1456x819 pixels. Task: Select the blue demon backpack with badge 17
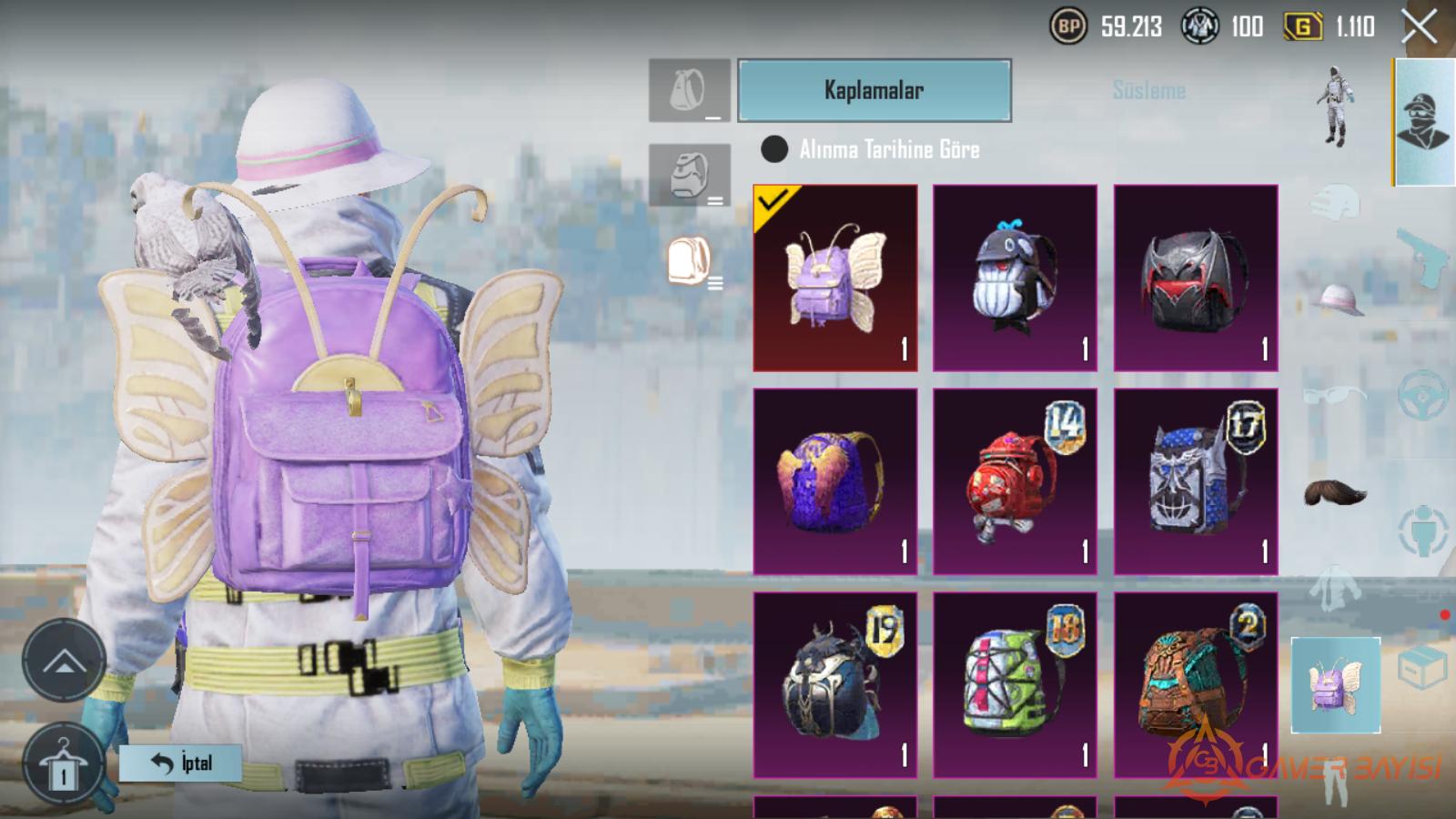tap(1196, 481)
